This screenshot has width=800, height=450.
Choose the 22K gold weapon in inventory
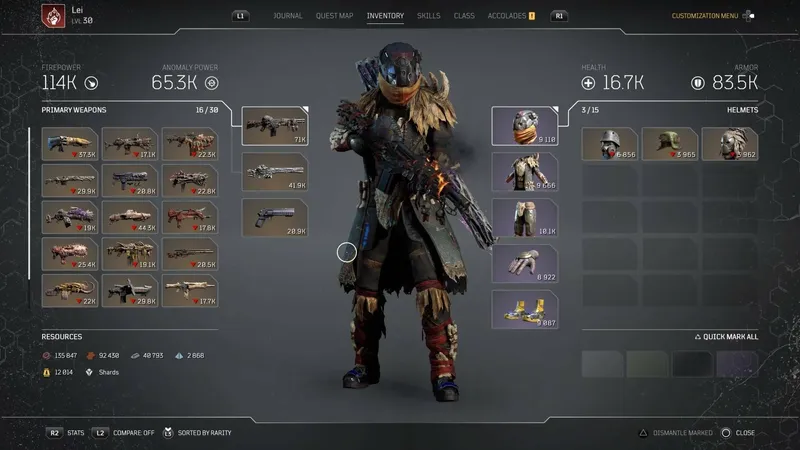[x=70, y=291]
